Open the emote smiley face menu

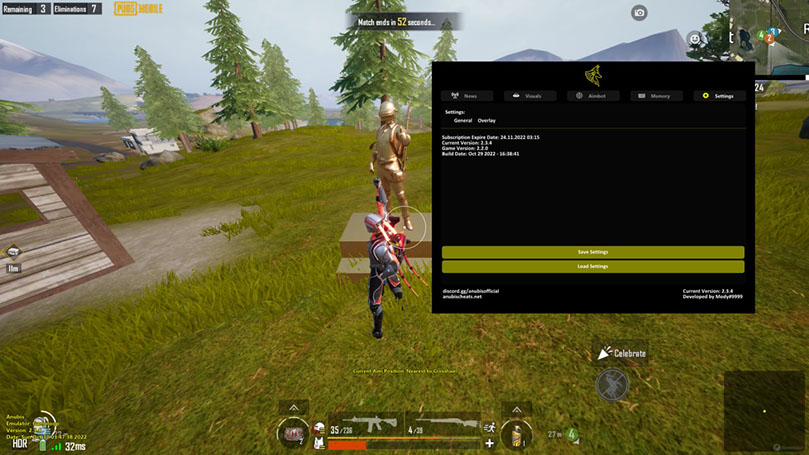coord(695,39)
